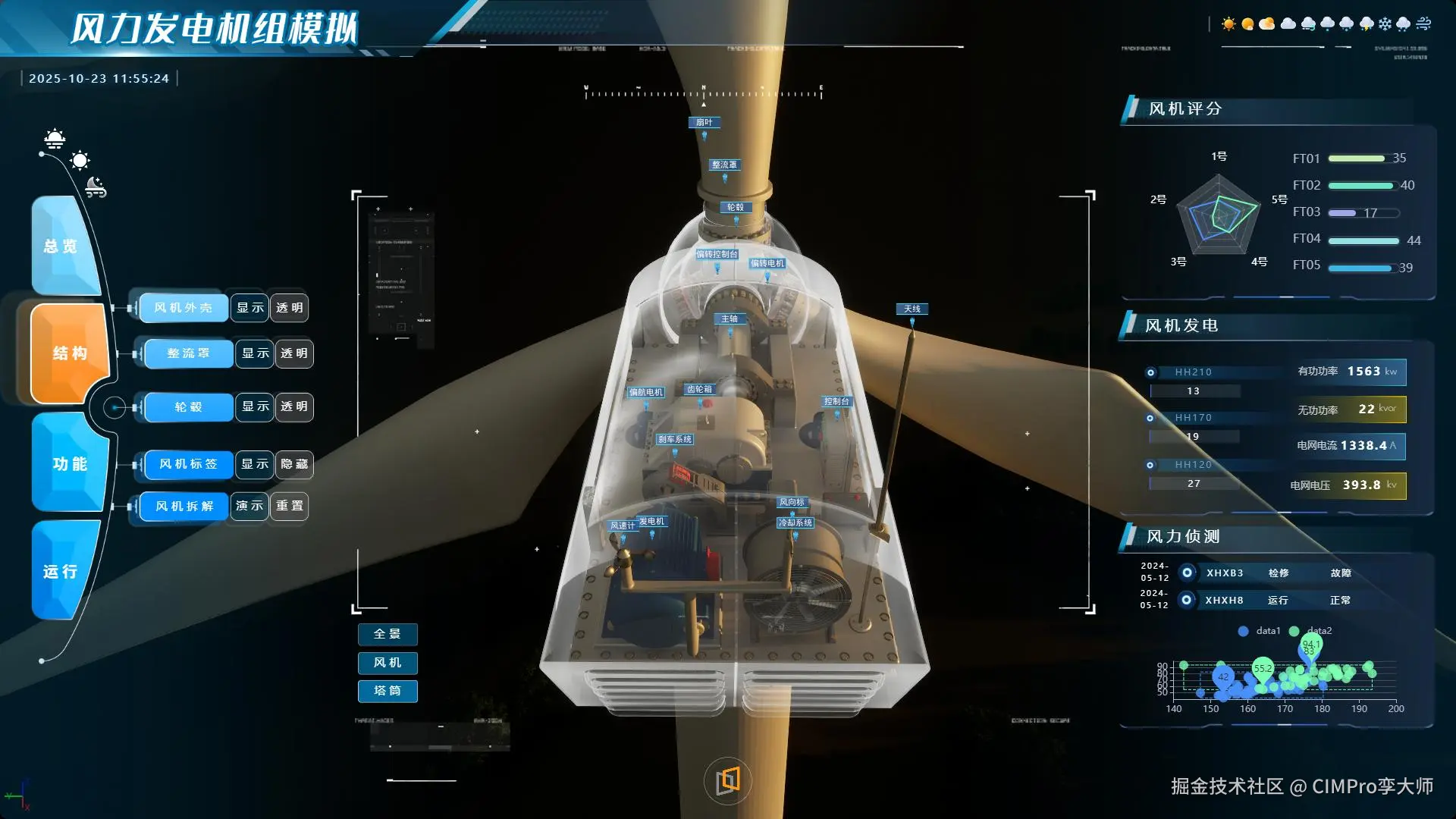1456x819 pixels.
Task: Open the 功能 tab
Action: tap(70, 464)
